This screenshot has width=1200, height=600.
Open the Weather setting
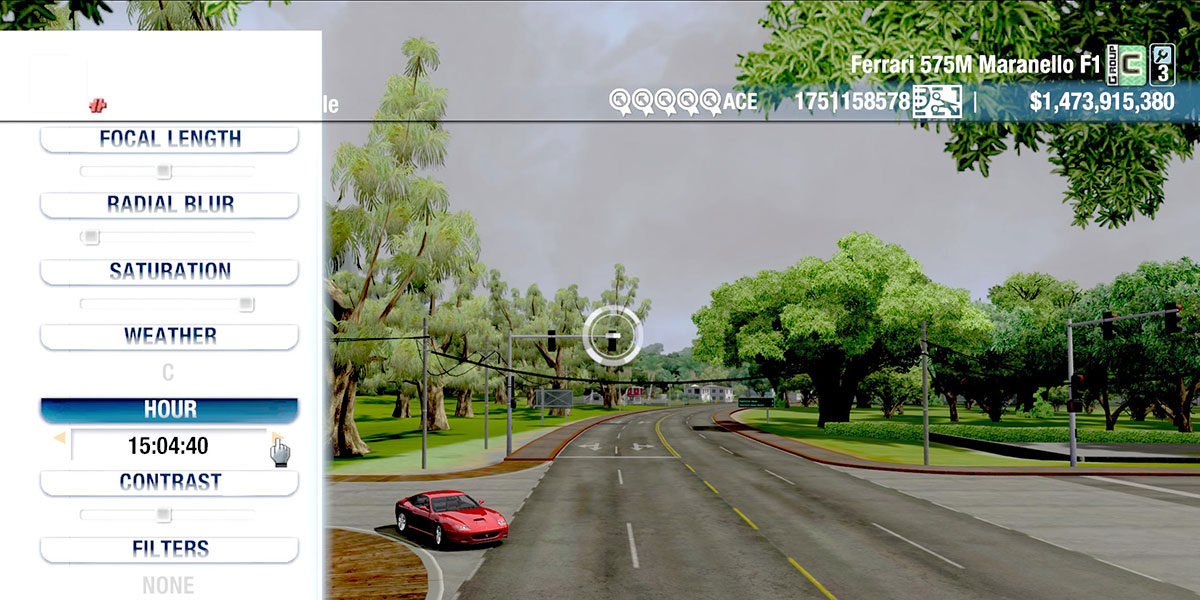tap(169, 336)
